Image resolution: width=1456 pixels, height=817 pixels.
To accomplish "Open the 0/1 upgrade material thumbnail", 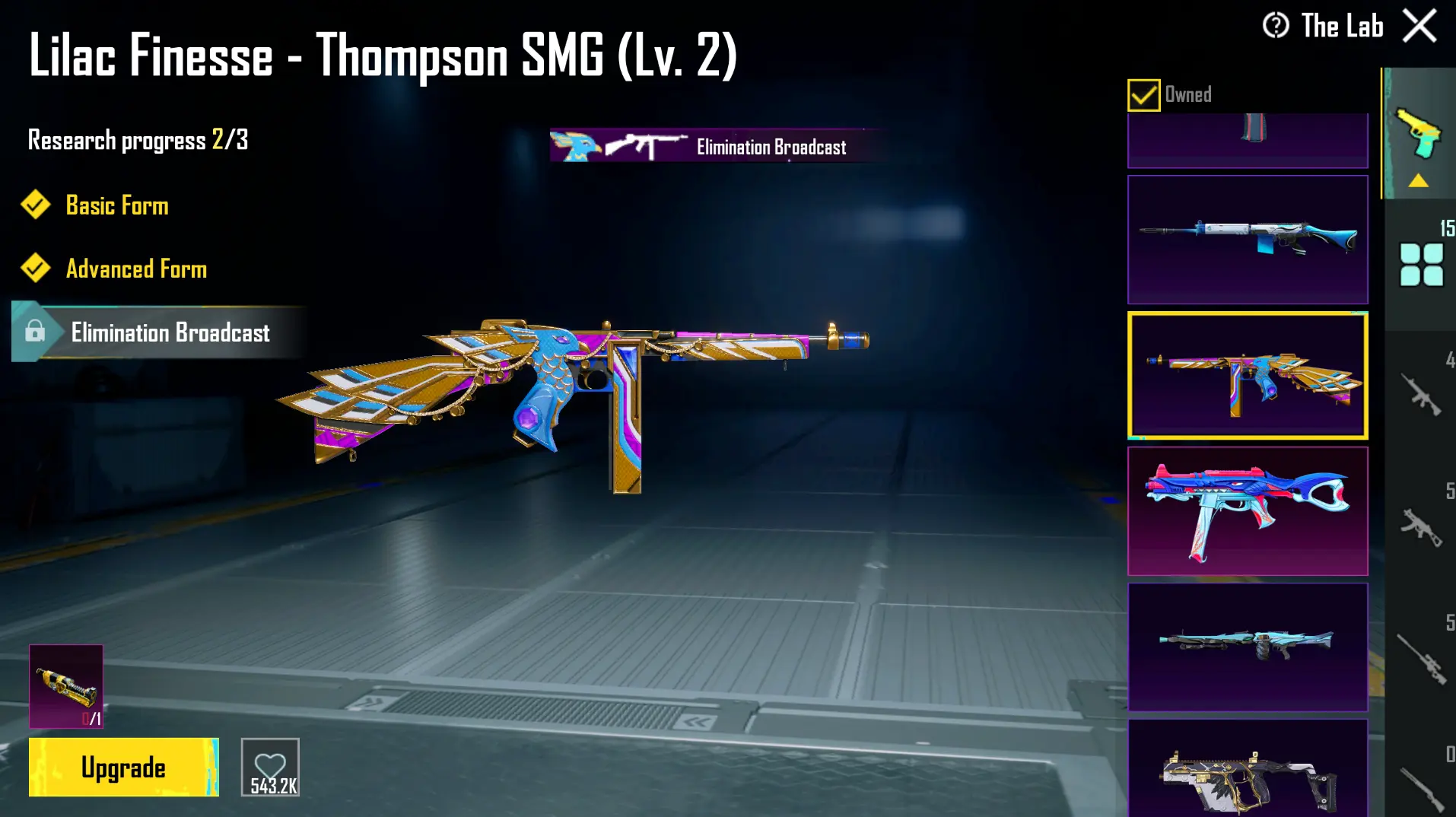I will coord(66,686).
